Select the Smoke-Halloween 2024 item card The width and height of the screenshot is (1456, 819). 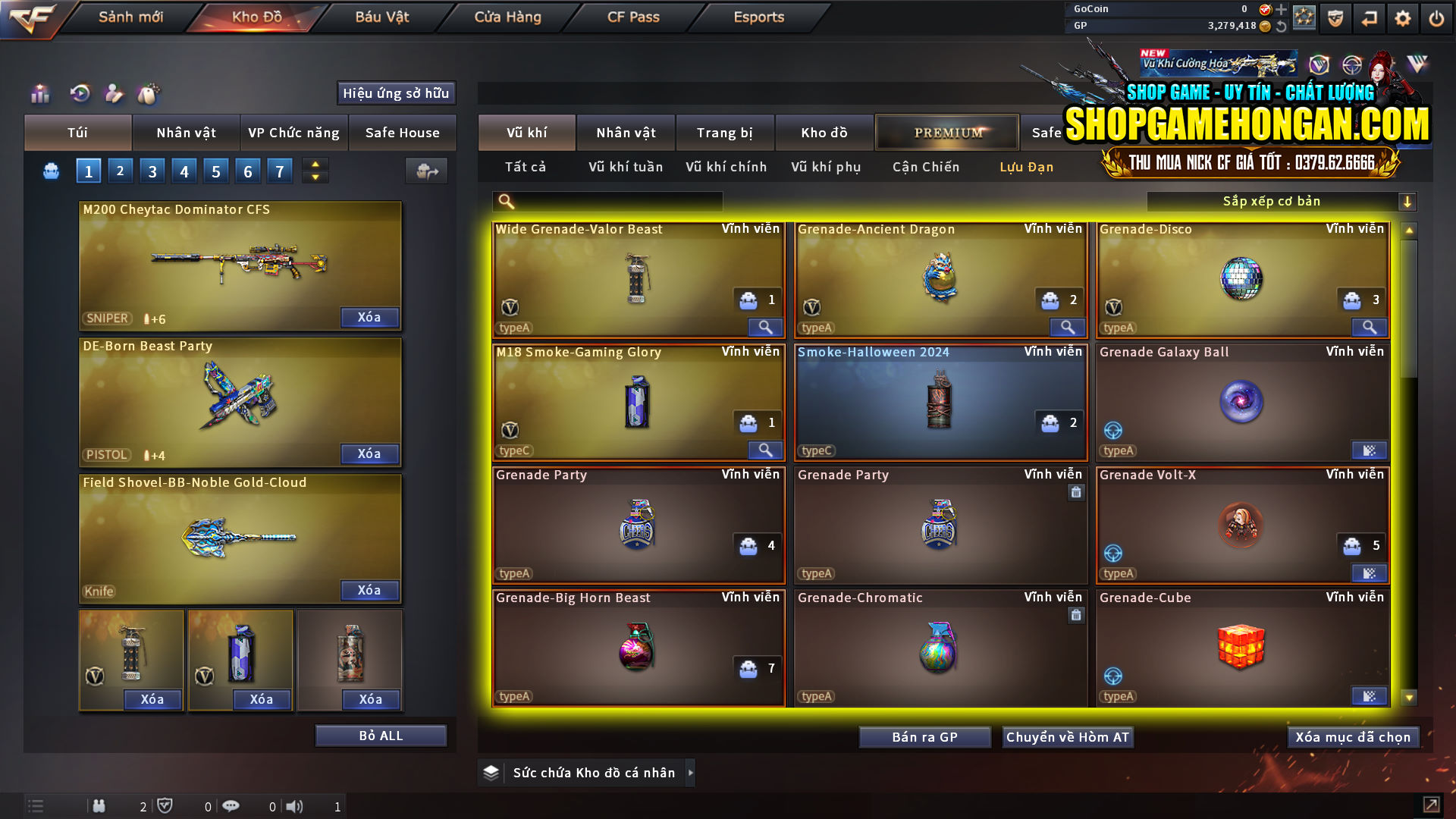click(940, 402)
